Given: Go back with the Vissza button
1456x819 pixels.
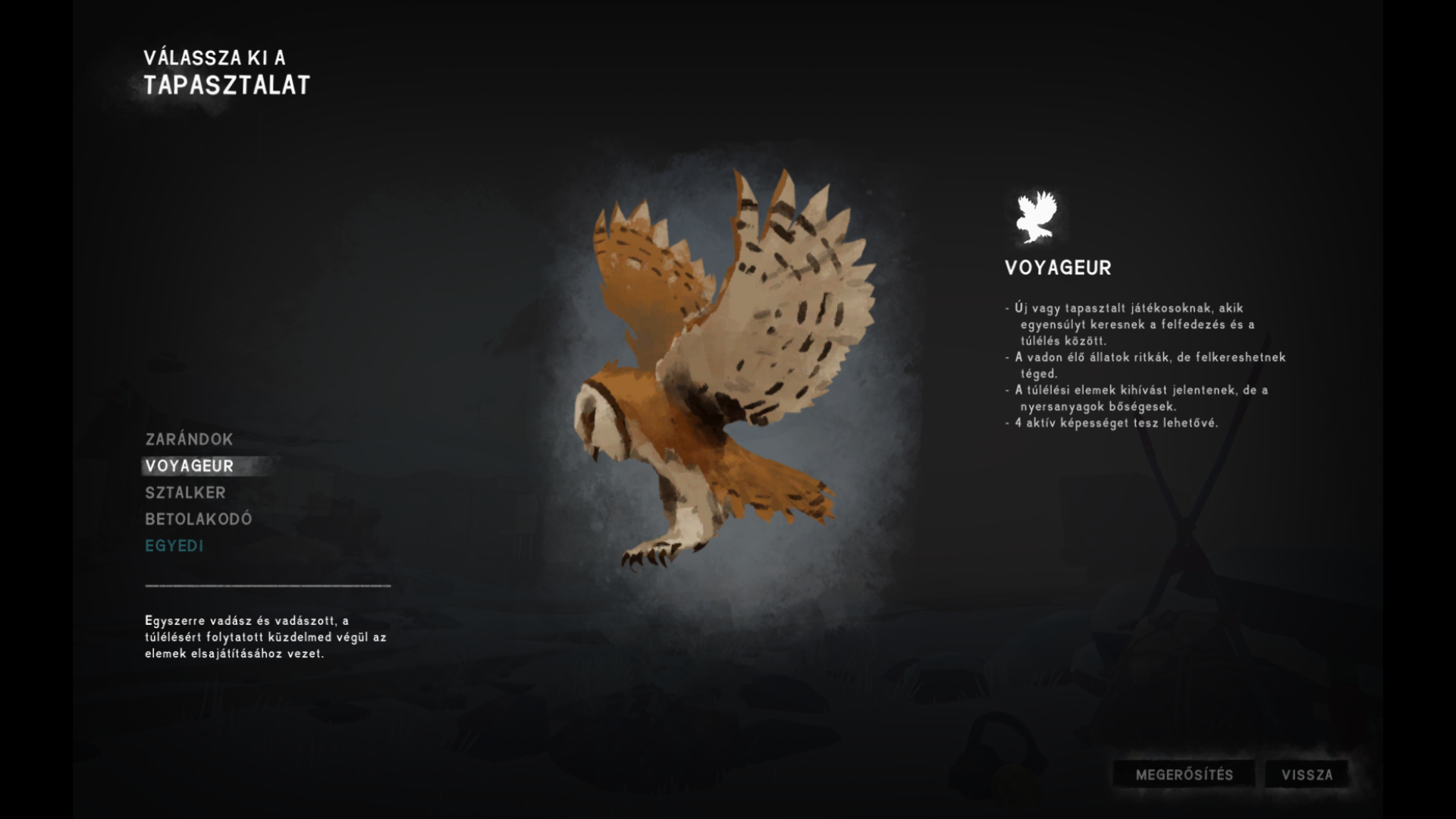Looking at the screenshot, I should (x=1307, y=774).
